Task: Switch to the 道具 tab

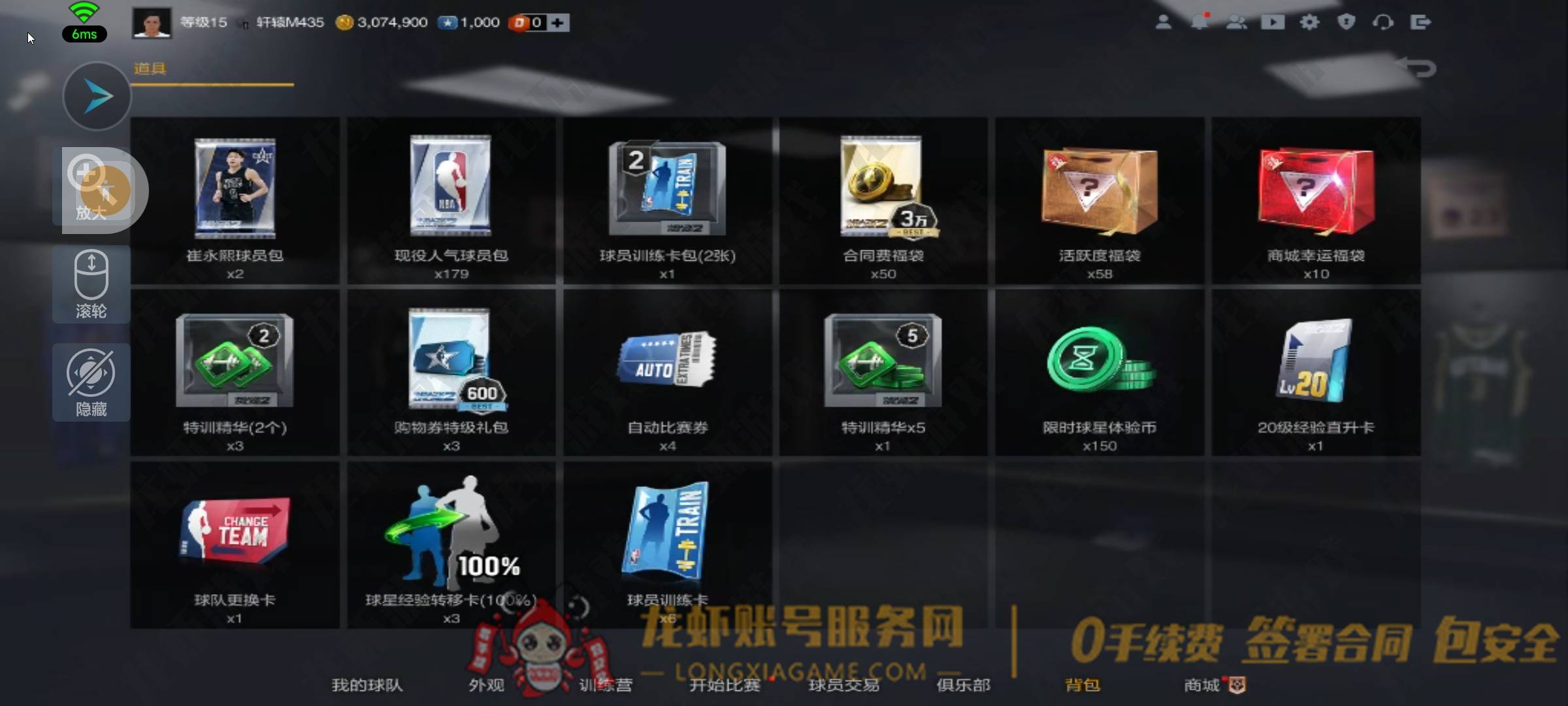Action: pyautogui.click(x=150, y=69)
